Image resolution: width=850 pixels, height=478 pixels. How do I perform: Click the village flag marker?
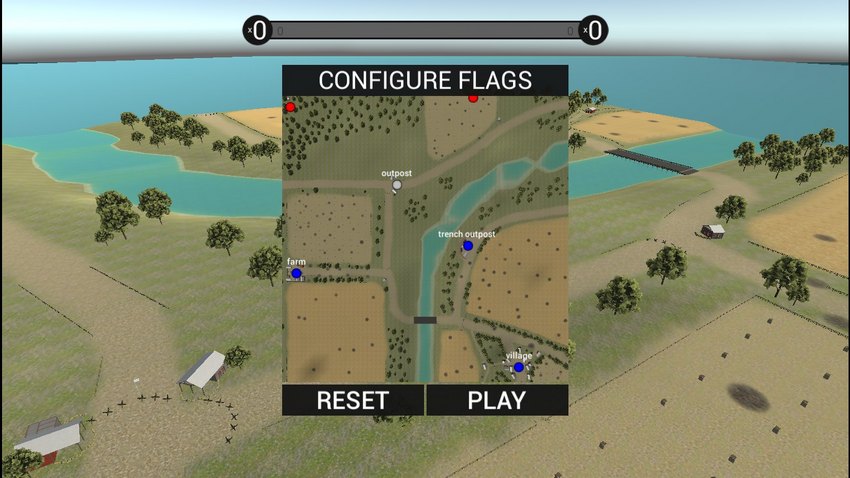click(518, 367)
